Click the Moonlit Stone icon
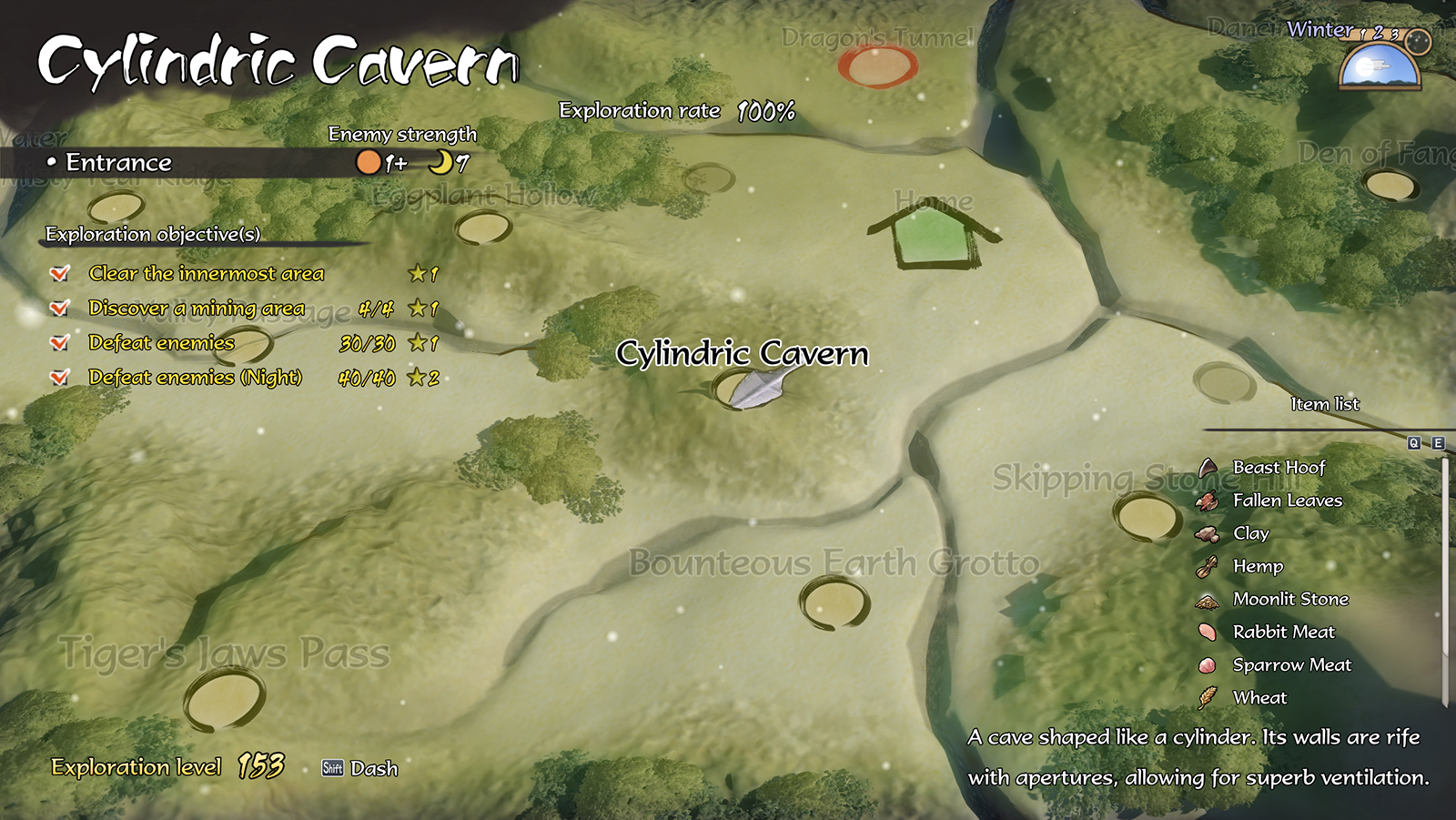Image resolution: width=1456 pixels, height=820 pixels. pyautogui.click(x=1208, y=599)
